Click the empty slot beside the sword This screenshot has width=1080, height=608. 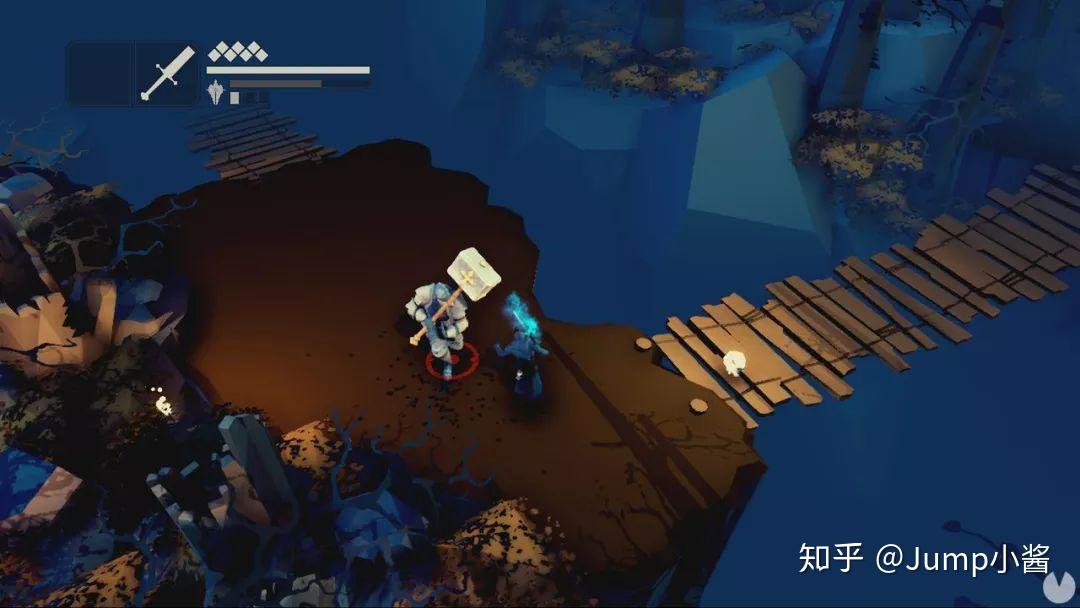click(99, 73)
